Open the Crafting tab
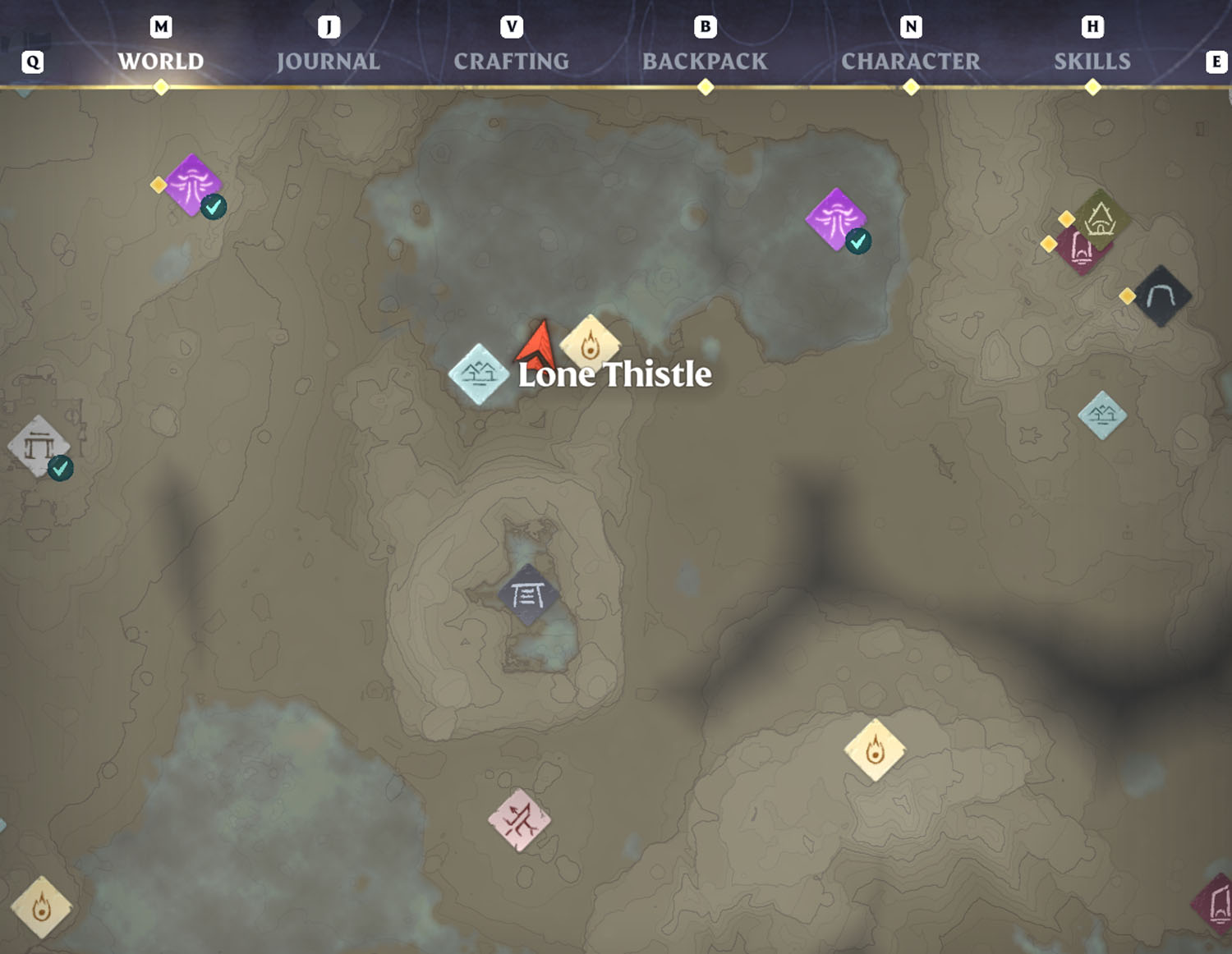Image resolution: width=1232 pixels, height=954 pixels. [511, 62]
